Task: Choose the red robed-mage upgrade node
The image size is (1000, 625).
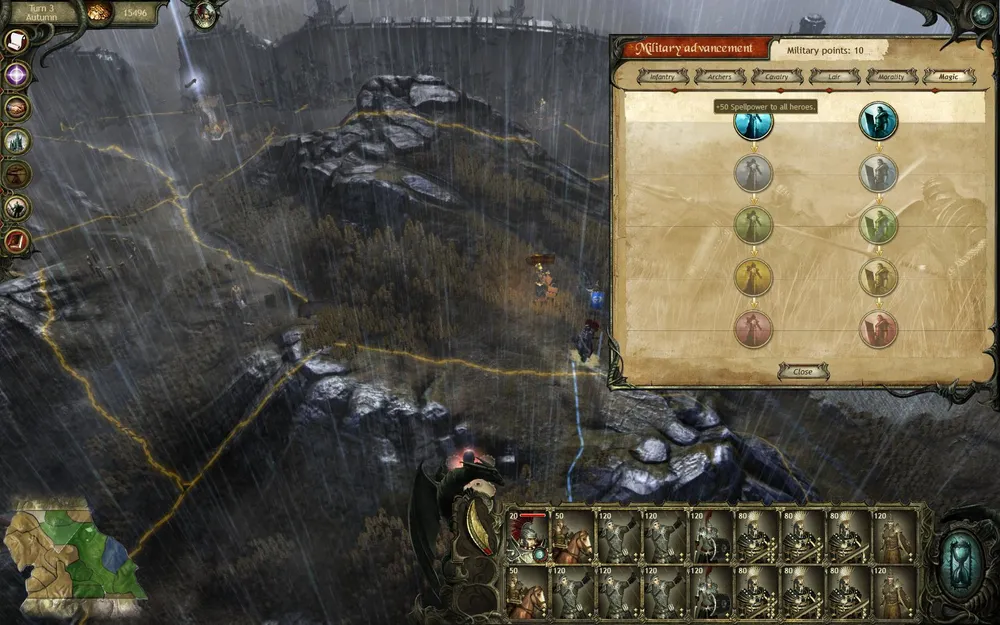Action: 879,329
